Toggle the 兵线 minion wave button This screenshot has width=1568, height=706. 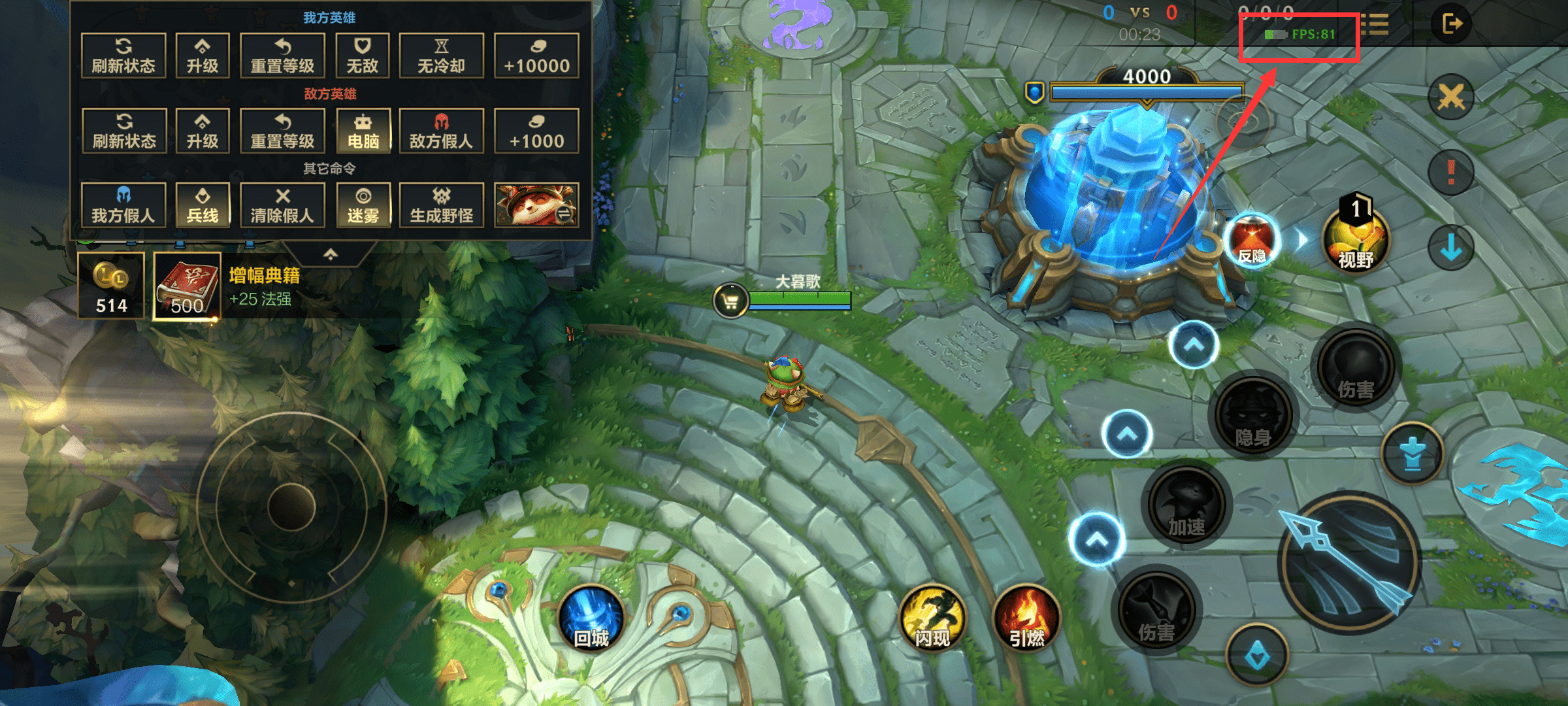tap(203, 205)
